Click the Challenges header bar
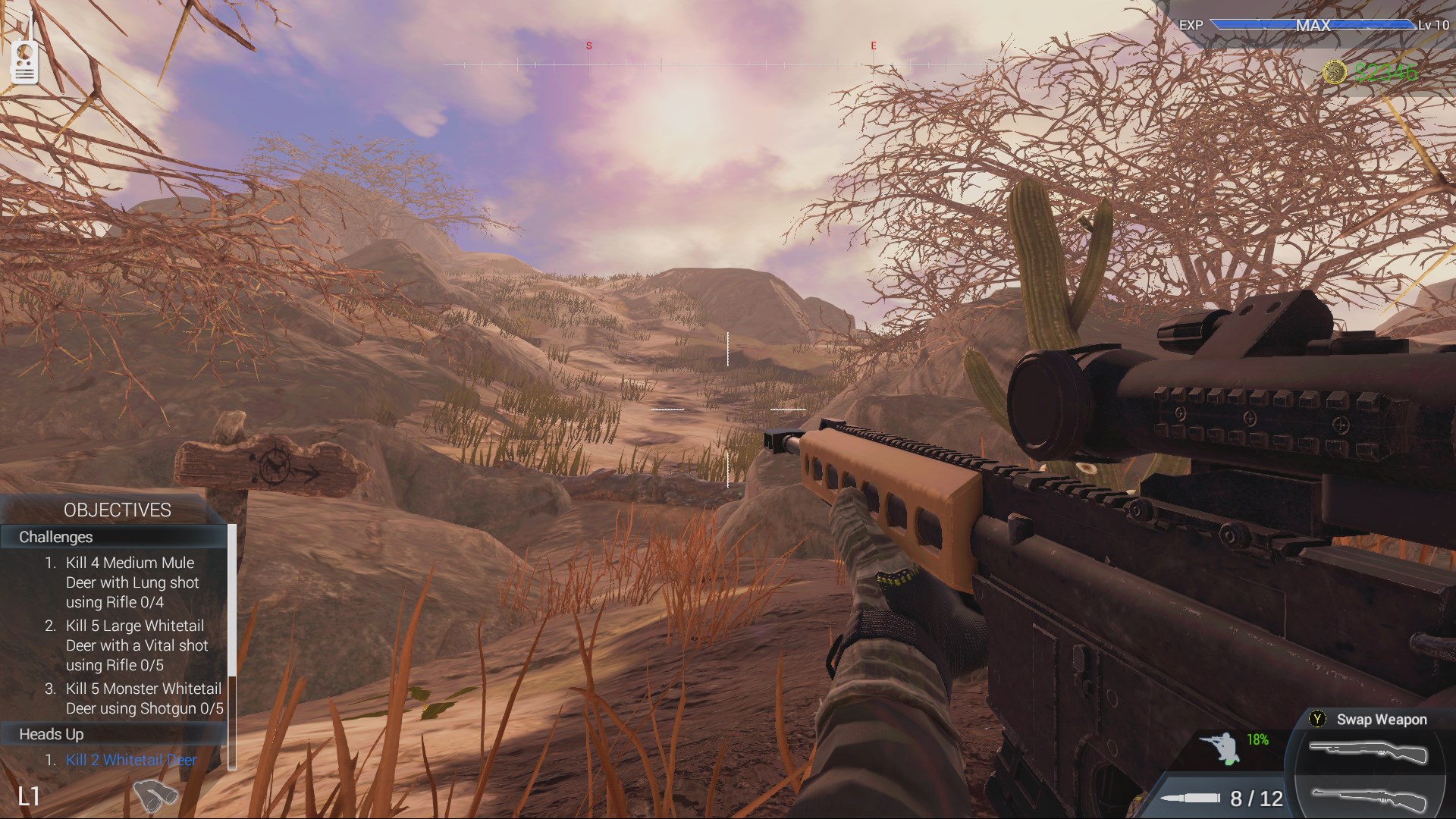The image size is (1456, 819). point(114,537)
